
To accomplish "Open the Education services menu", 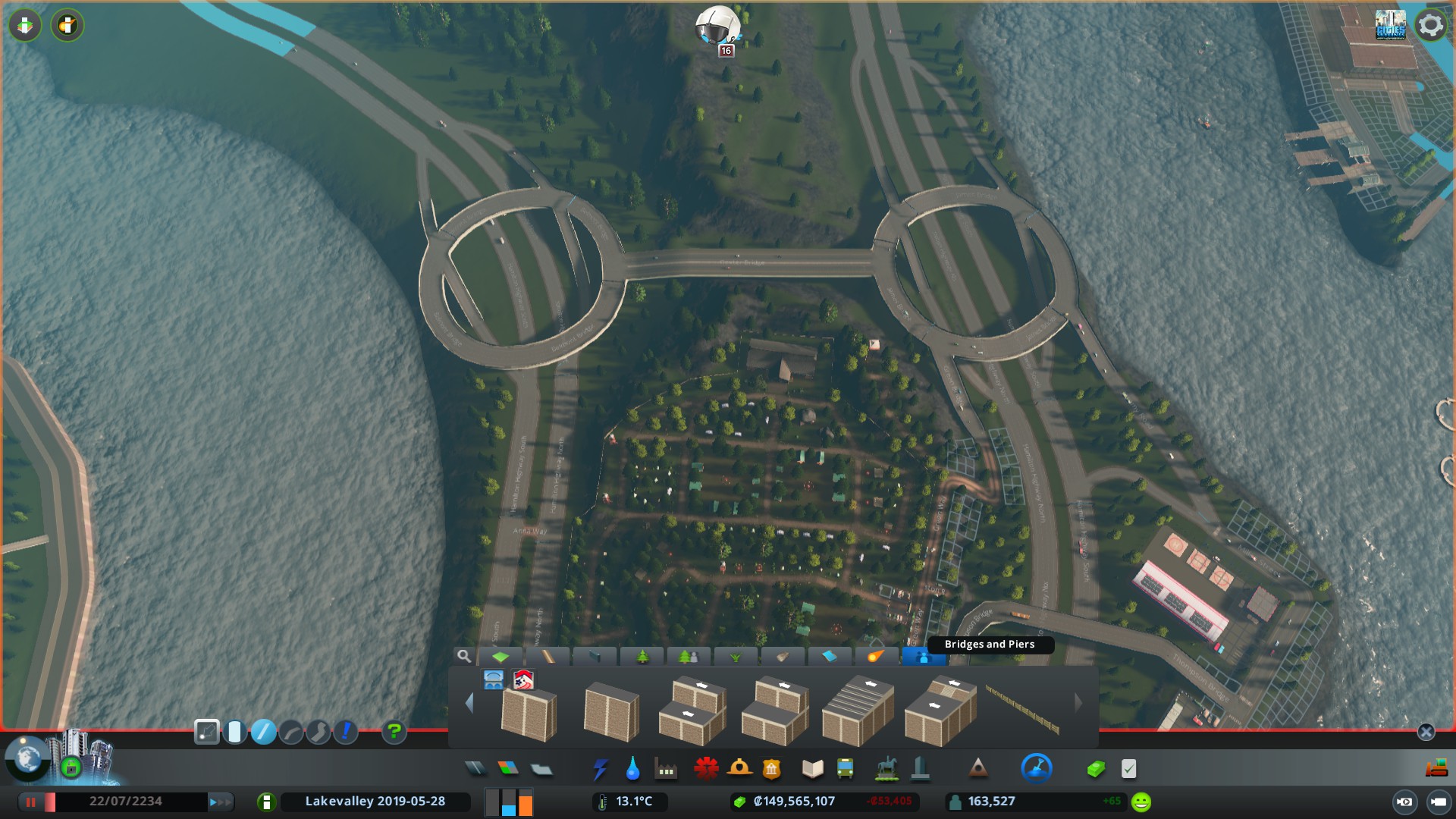I will pos(812,769).
